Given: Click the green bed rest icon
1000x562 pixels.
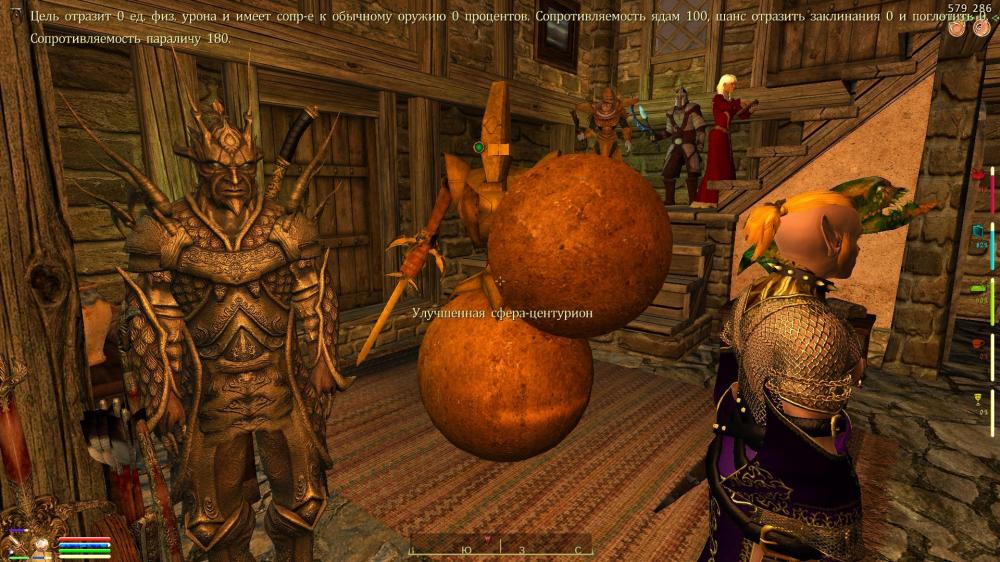Looking at the screenshot, I should pyautogui.click(x=978, y=288).
